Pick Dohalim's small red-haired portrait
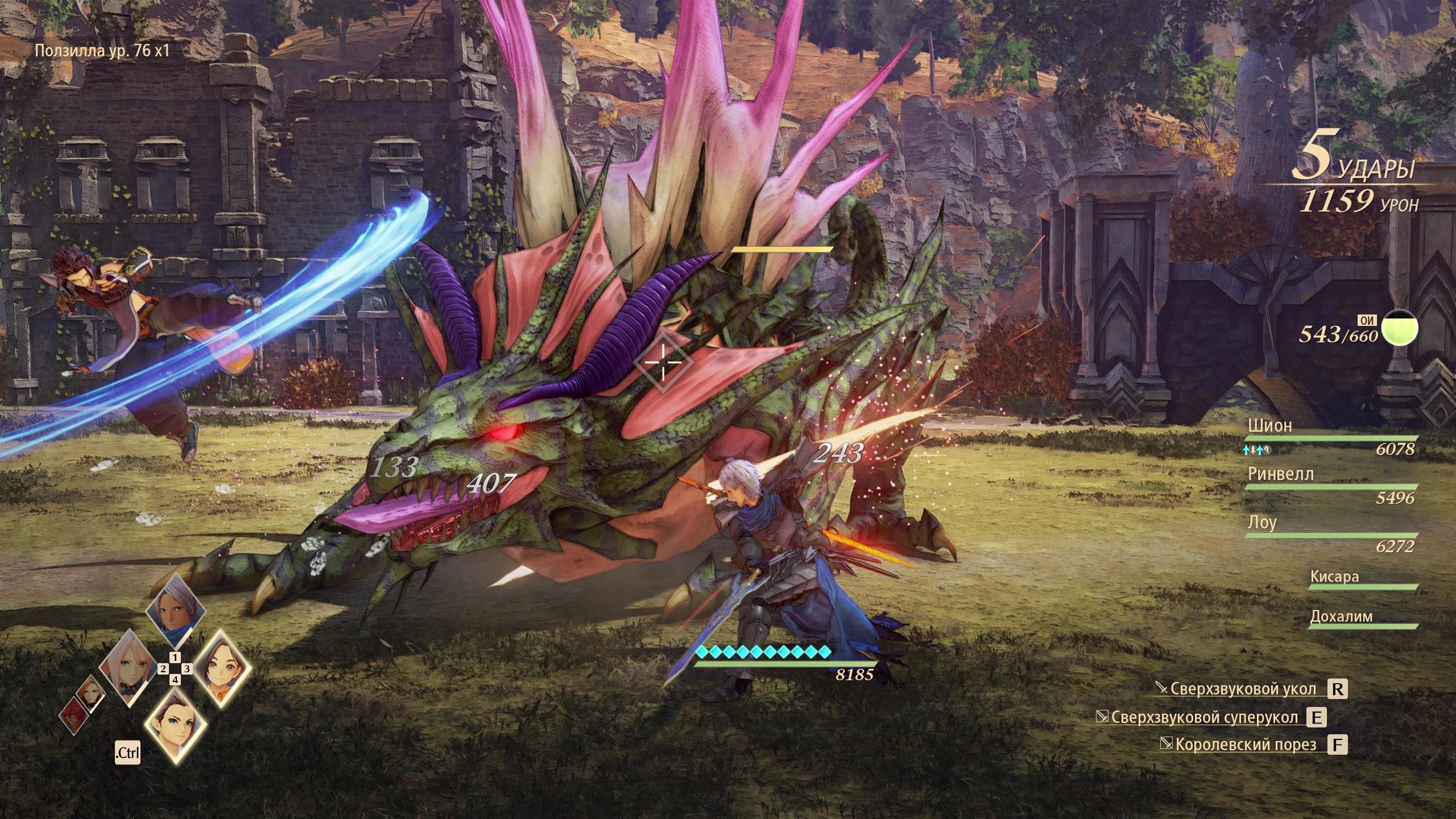Image resolution: width=1456 pixels, height=819 pixels. pyautogui.click(x=73, y=720)
